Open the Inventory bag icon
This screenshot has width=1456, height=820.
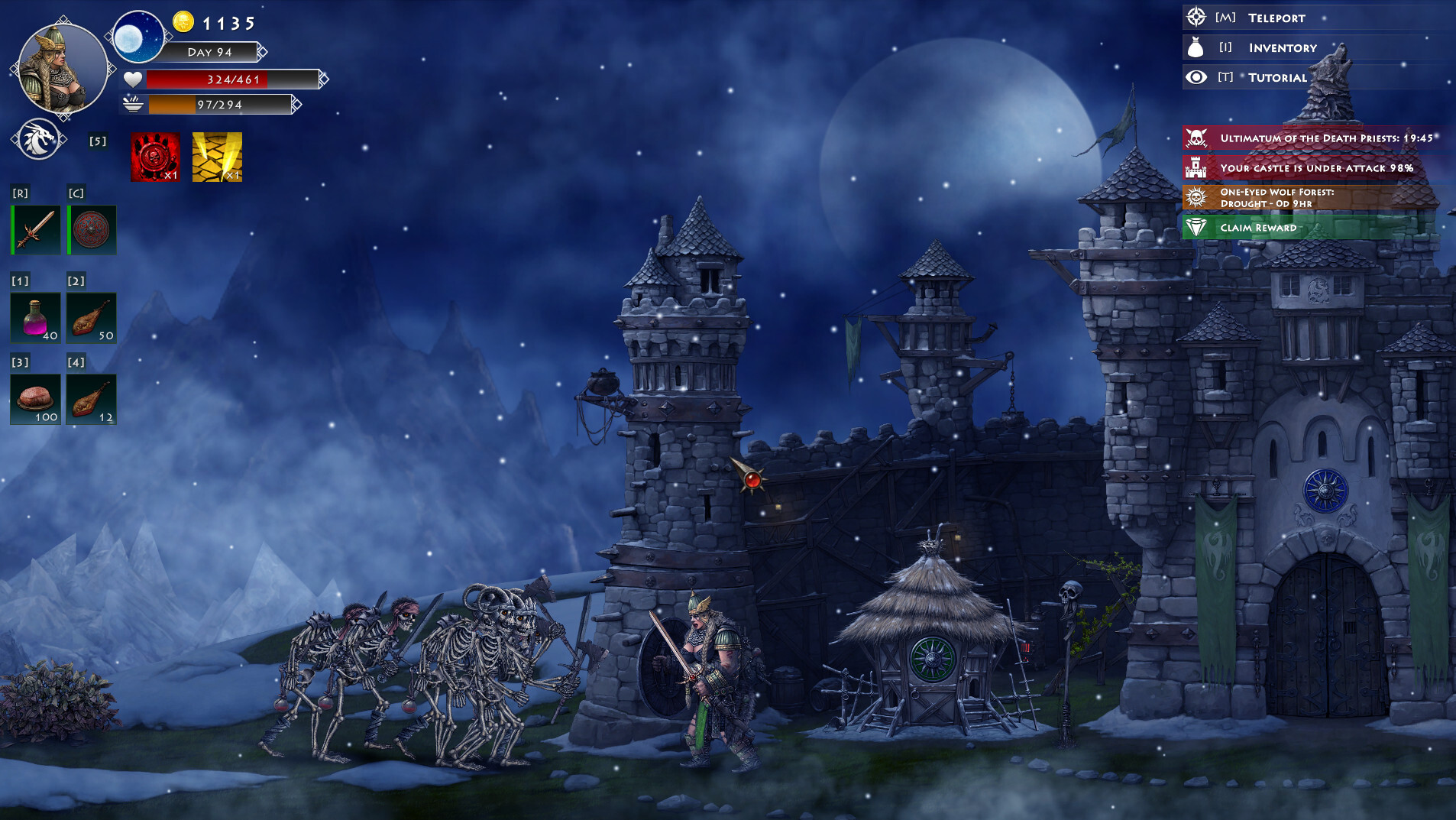pyautogui.click(x=1196, y=47)
